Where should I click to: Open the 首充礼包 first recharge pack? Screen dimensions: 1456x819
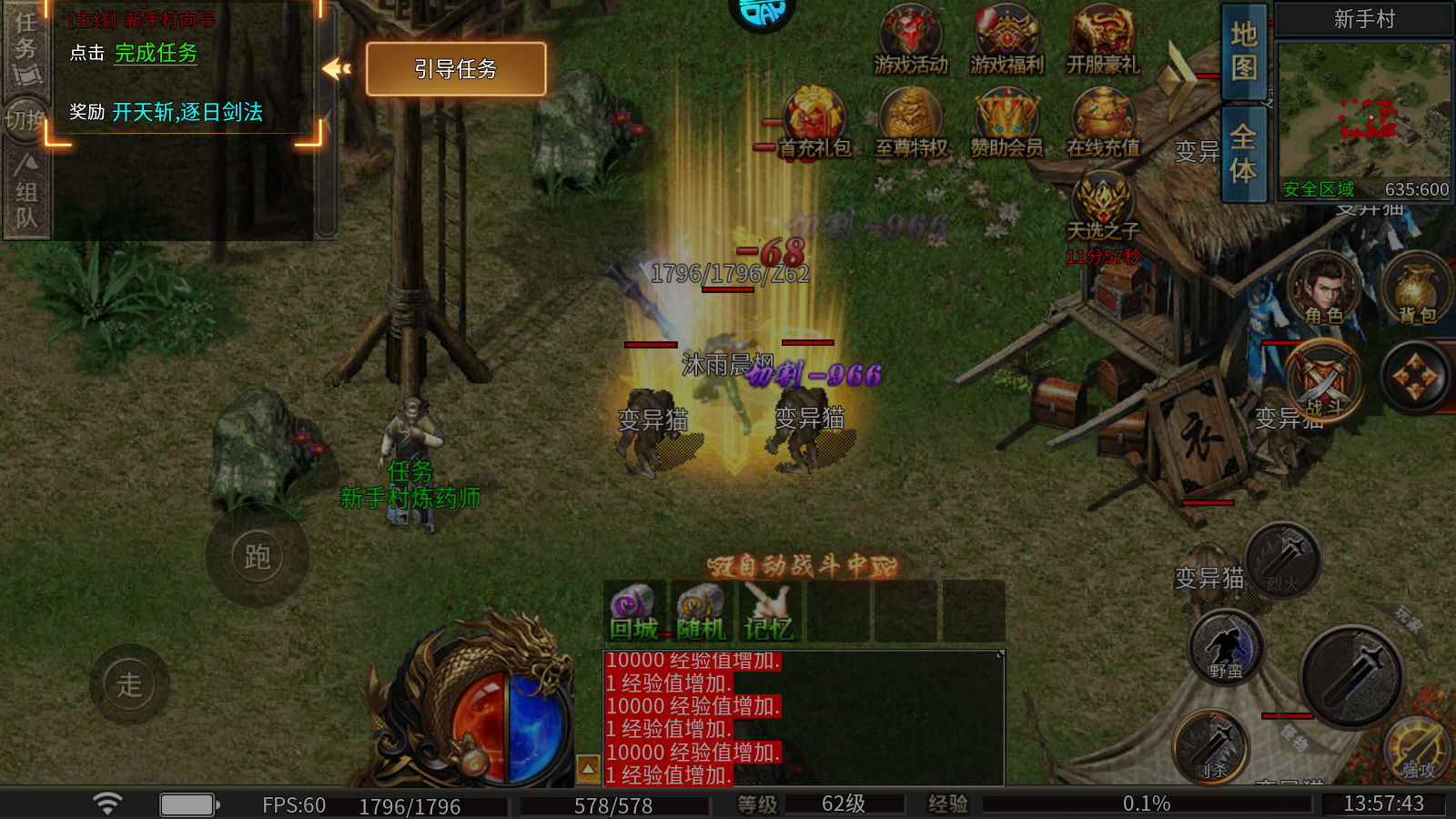(814, 123)
